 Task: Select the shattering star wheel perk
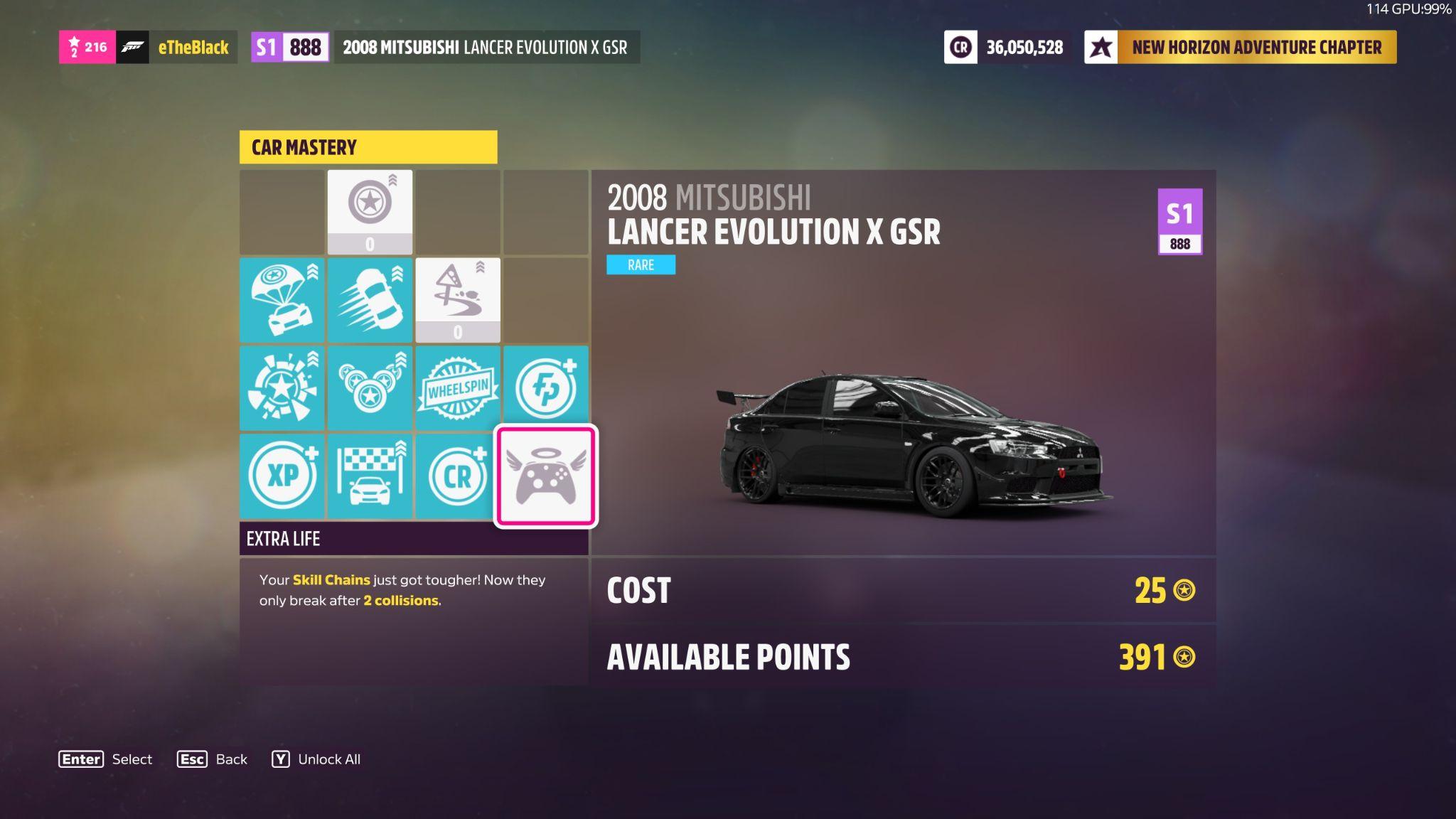[282, 388]
